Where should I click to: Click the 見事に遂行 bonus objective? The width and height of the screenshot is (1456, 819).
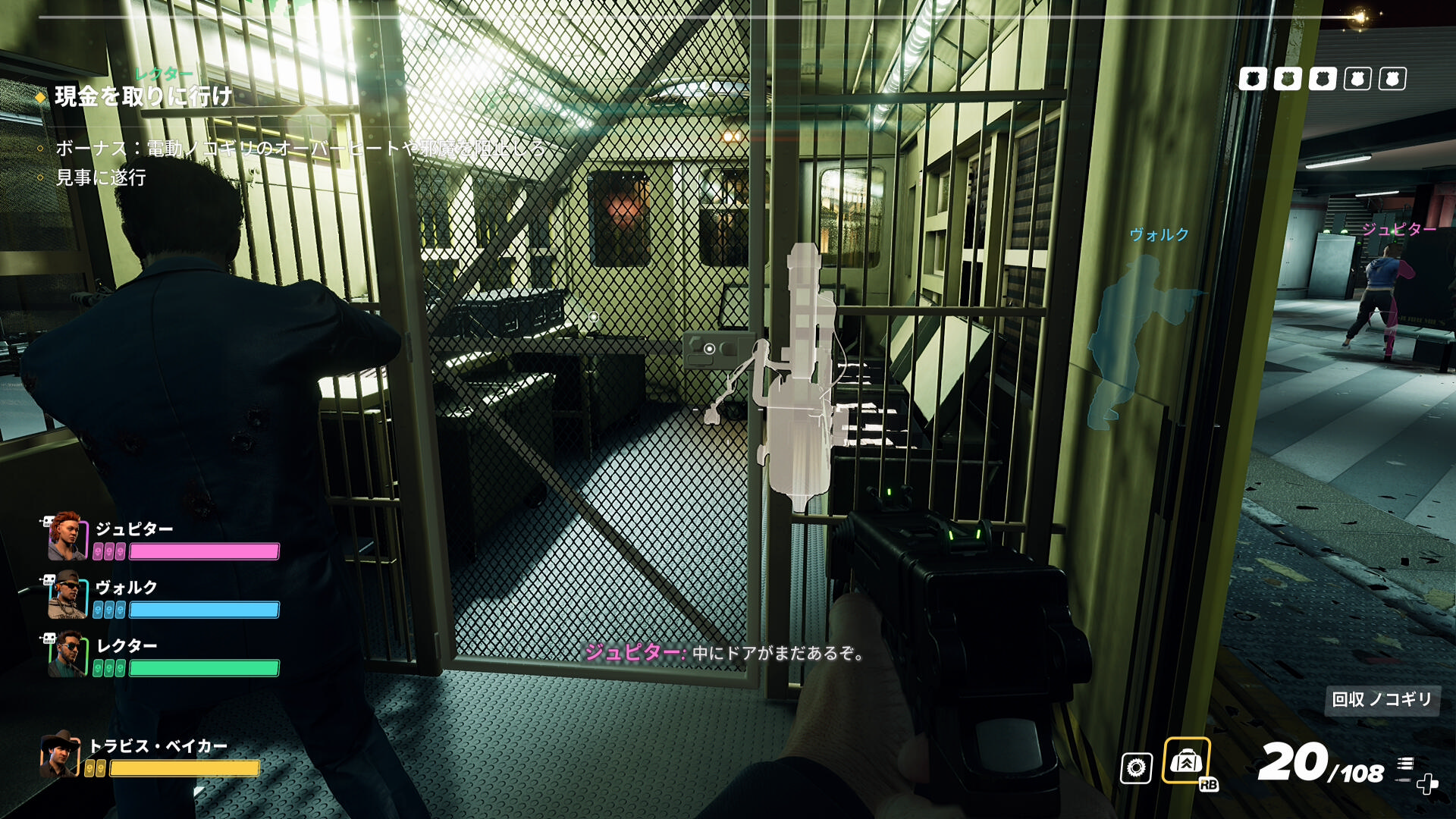click(x=101, y=177)
